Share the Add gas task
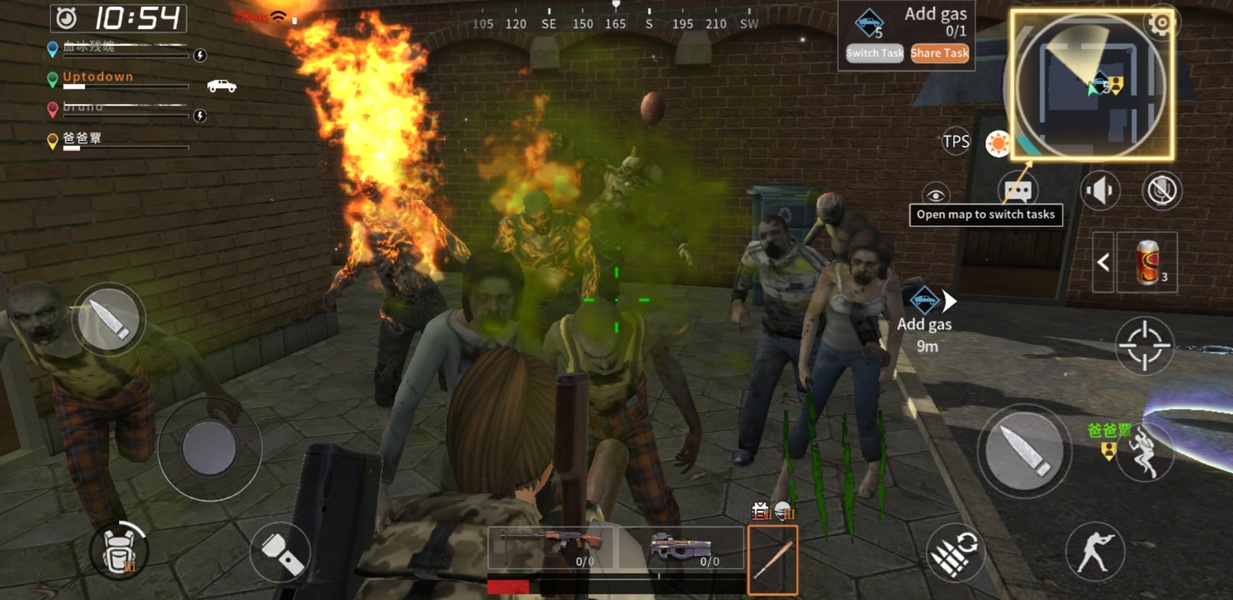The image size is (1233, 600). (939, 54)
